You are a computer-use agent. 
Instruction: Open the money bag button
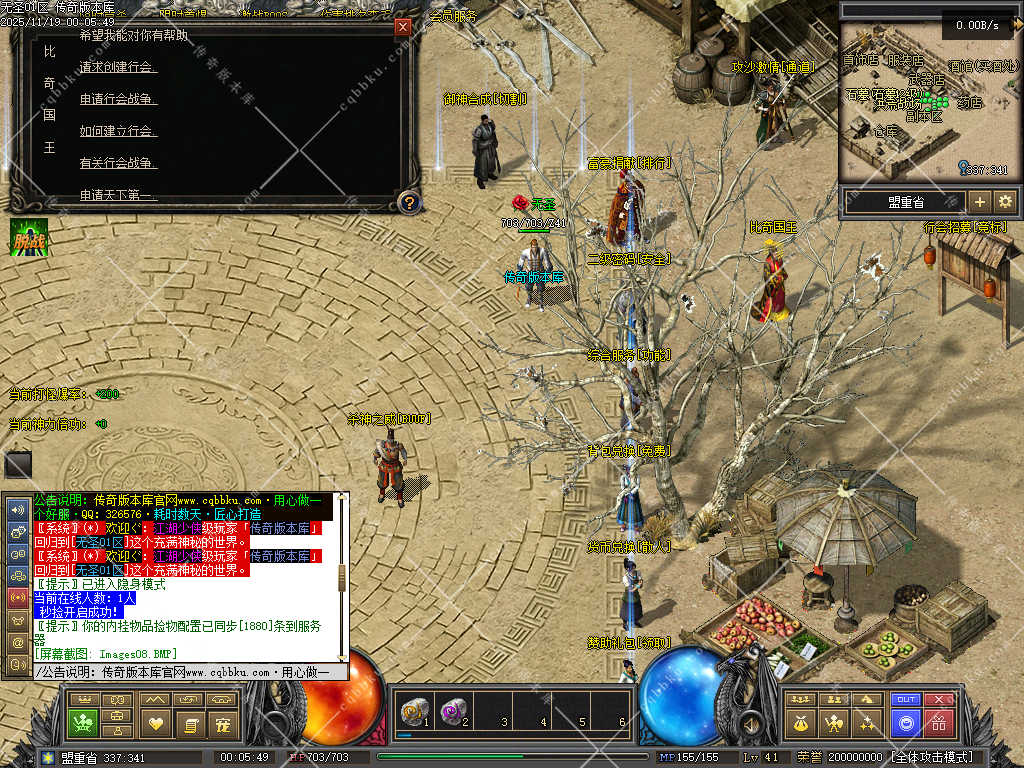pyautogui.click(x=800, y=723)
